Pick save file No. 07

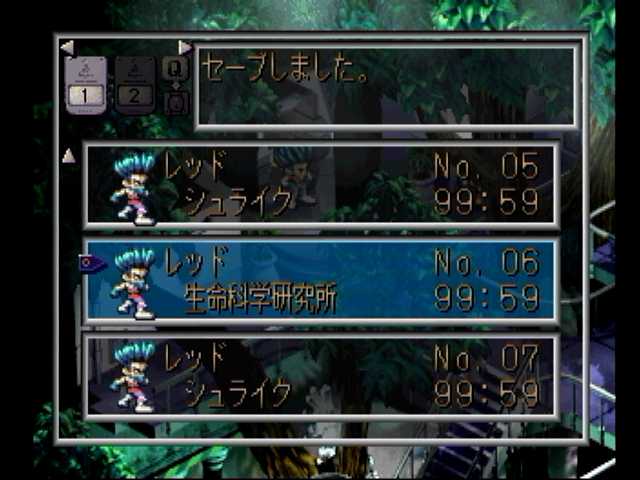tap(320, 375)
